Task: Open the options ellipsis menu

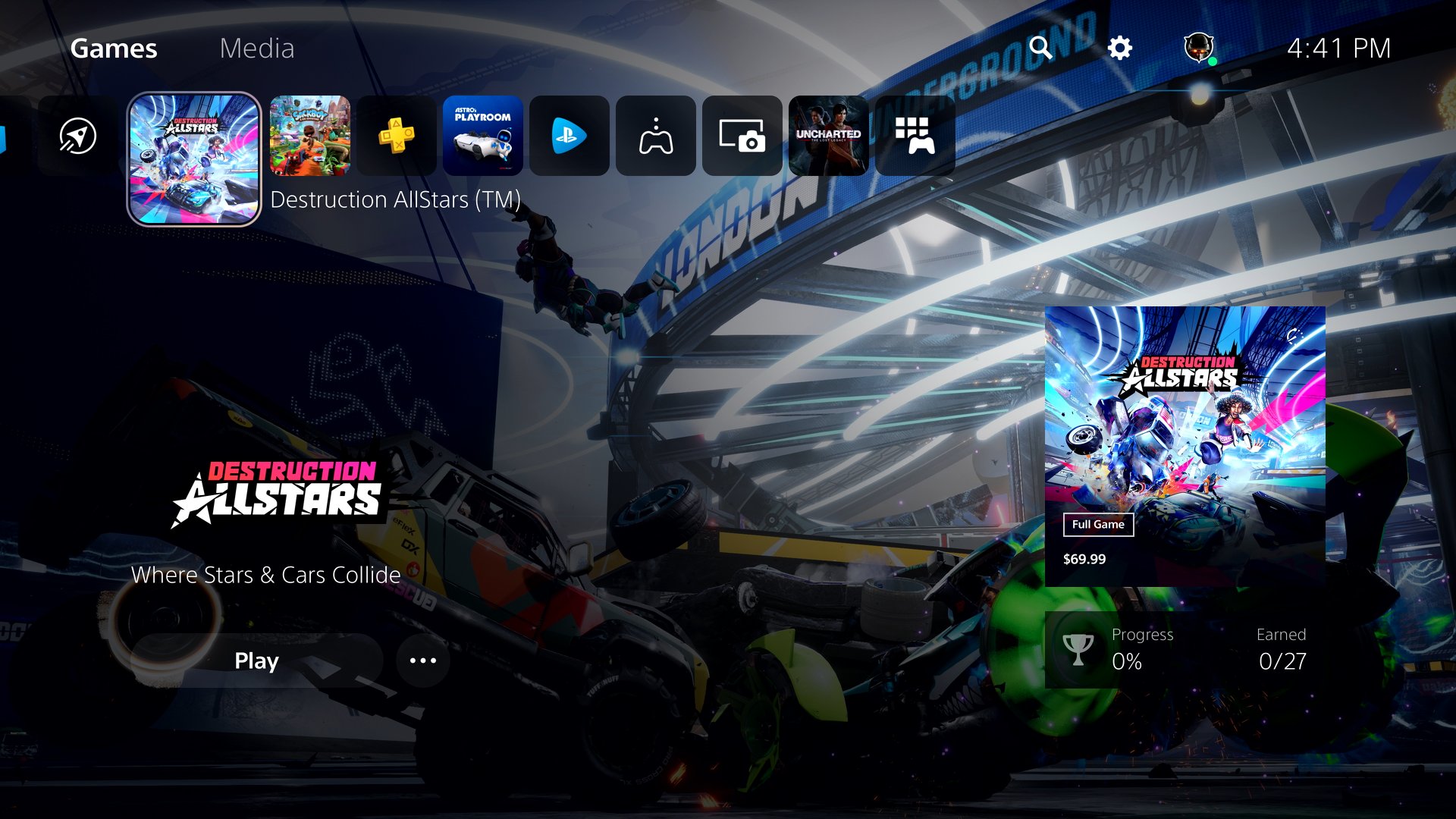Action: (x=422, y=661)
